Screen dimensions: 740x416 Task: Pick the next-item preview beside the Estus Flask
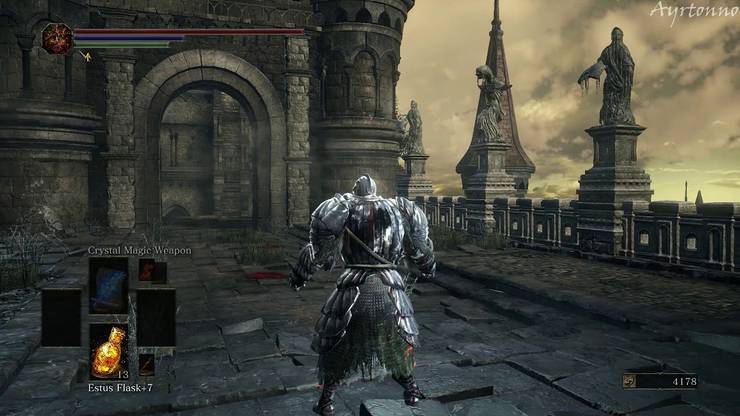coord(146,364)
